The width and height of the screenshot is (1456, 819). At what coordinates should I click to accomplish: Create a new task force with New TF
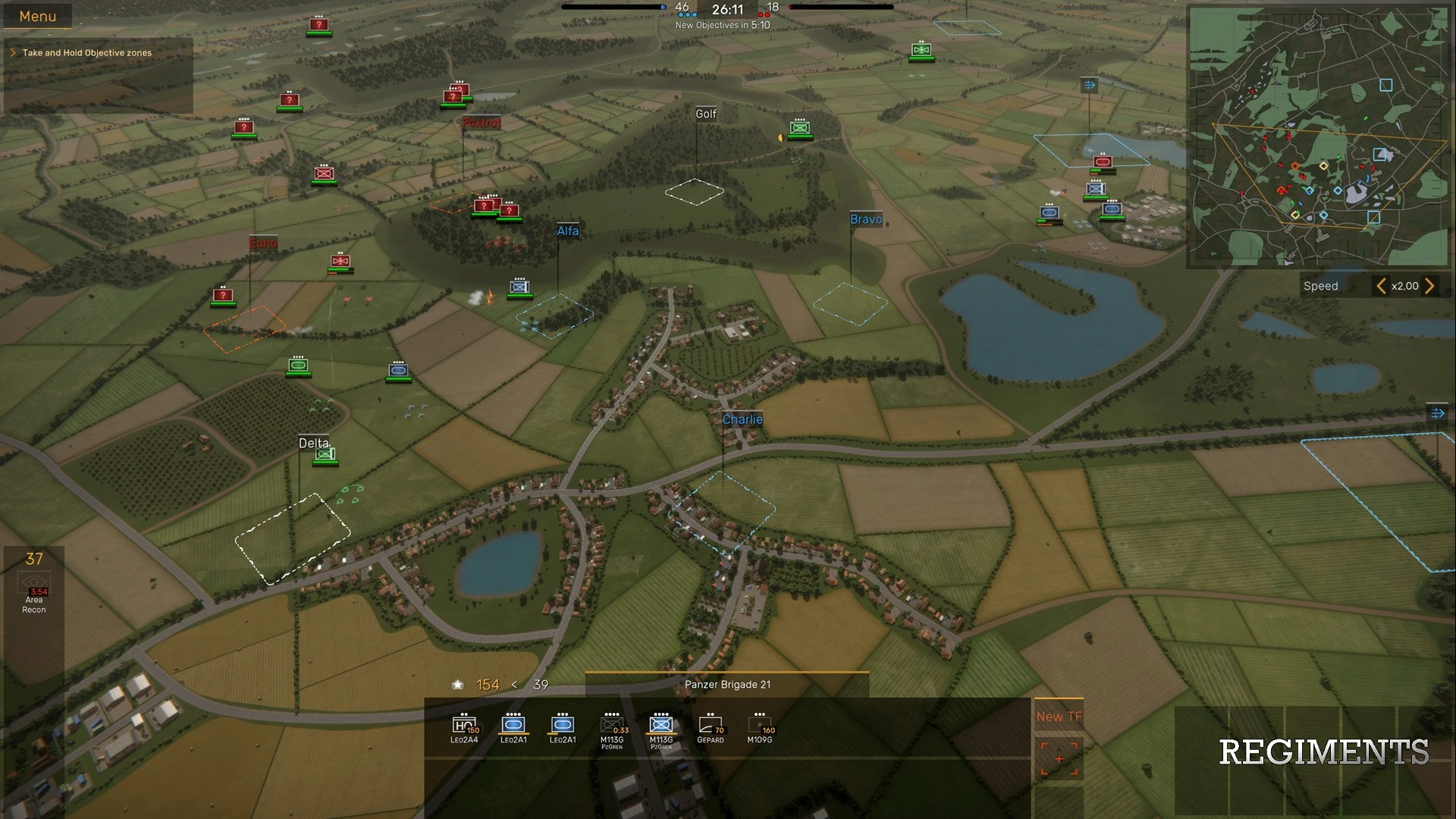click(1059, 717)
